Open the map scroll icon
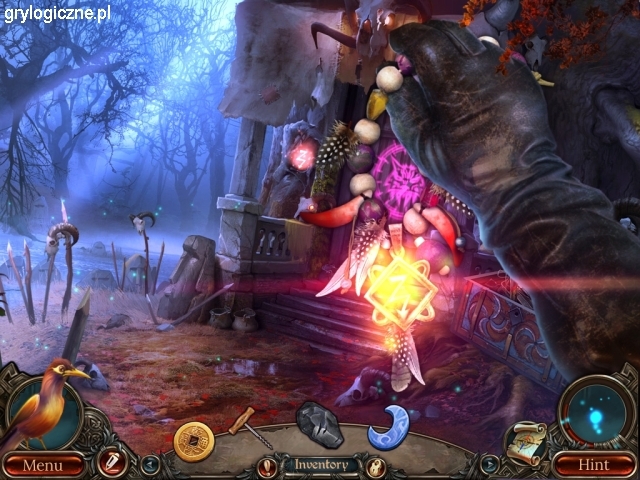Image resolution: width=640 pixels, height=480 pixels. point(525,440)
